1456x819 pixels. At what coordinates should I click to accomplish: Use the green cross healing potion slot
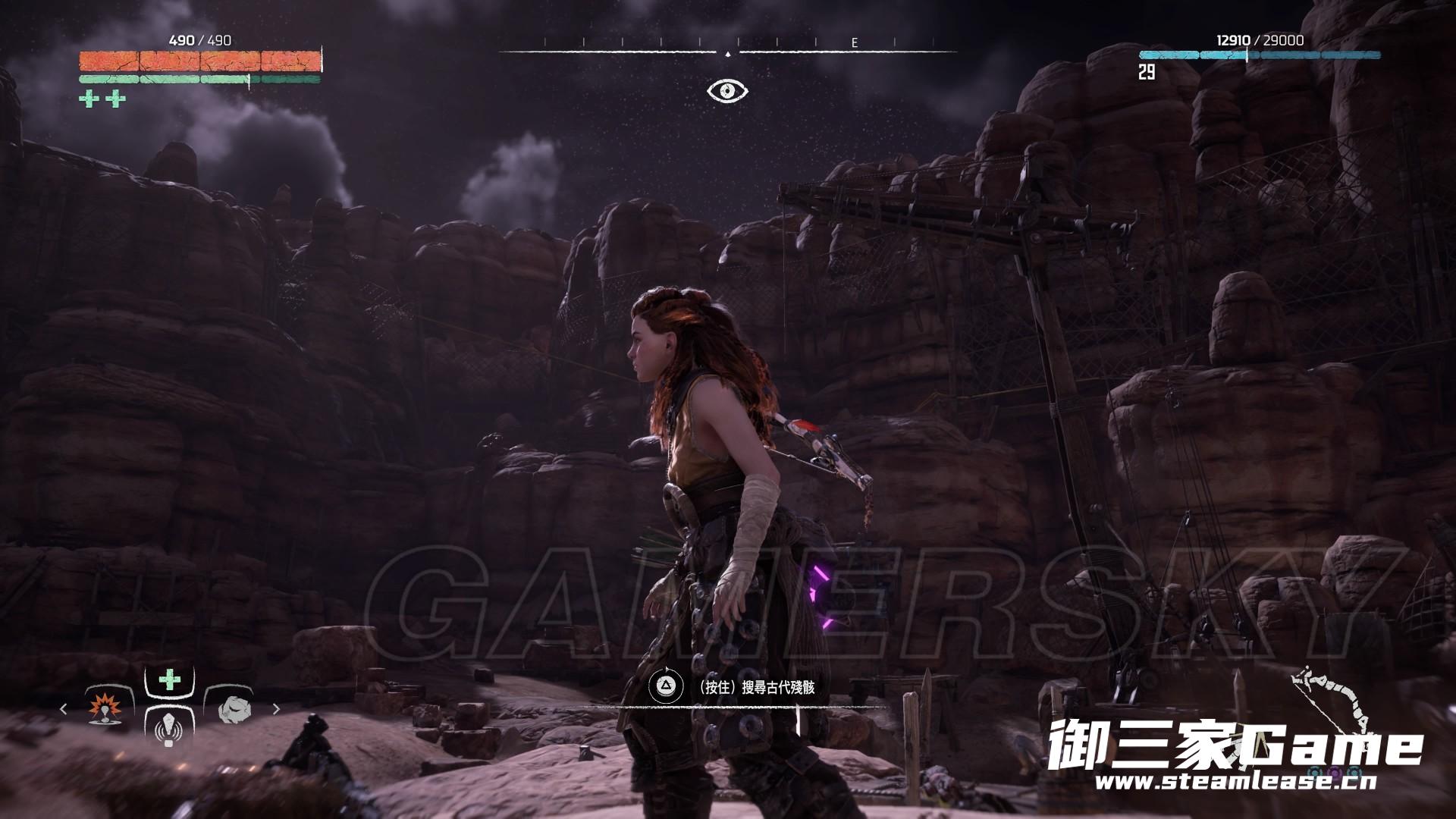click(x=169, y=679)
